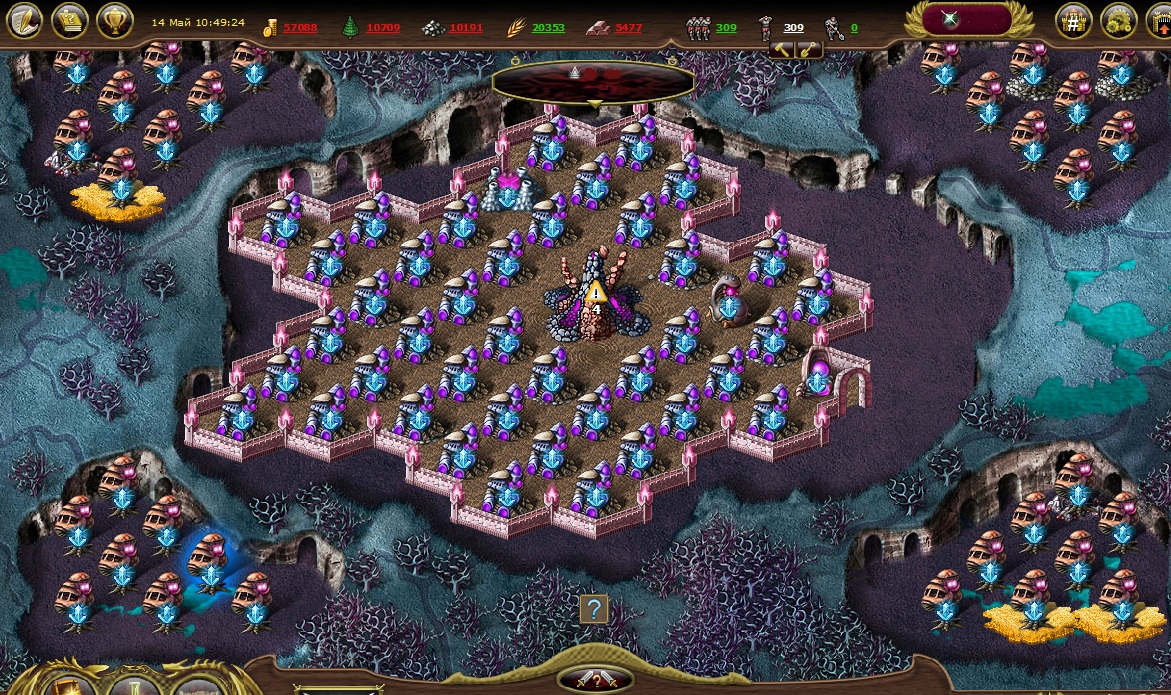
Task: Open the quill and scroll journal icon
Action: tap(25, 21)
